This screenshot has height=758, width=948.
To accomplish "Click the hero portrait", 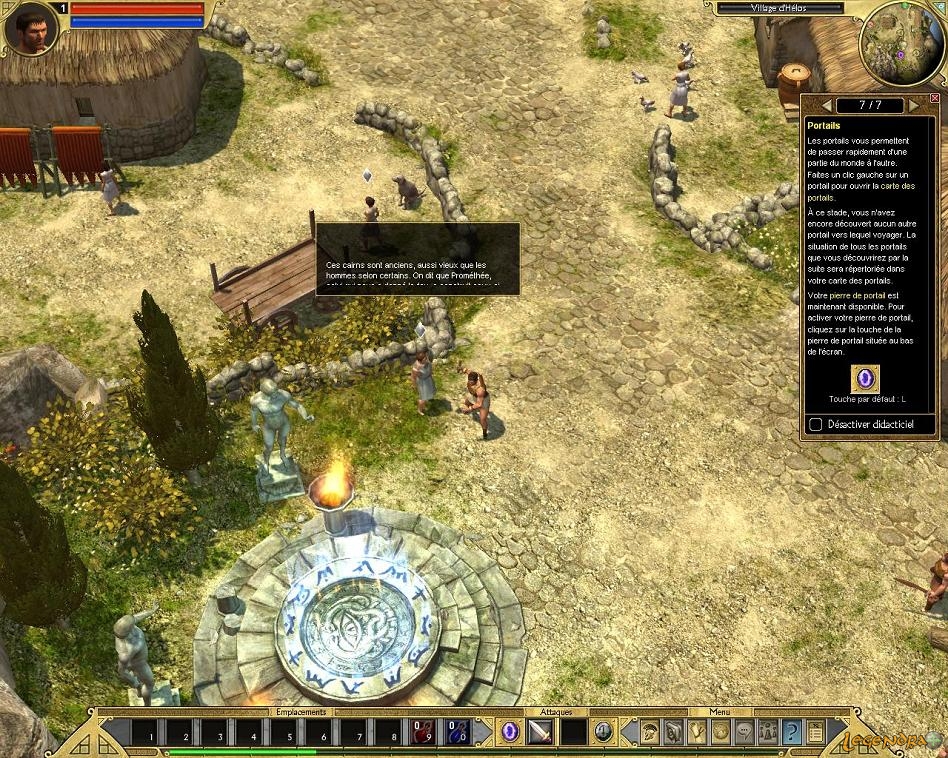I will tap(31, 30).
